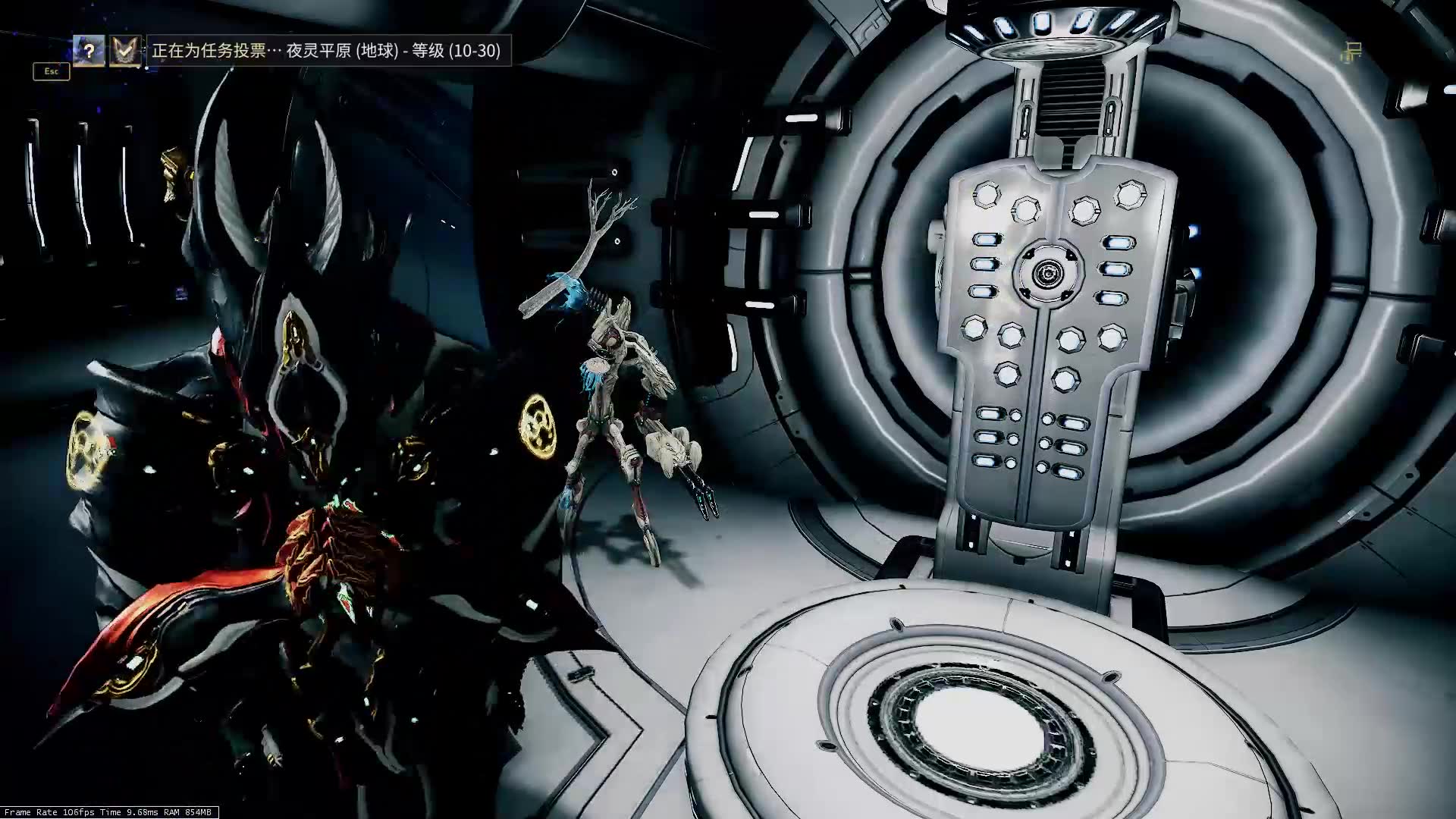Select the squad avatar with checkmark
The width and height of the screenshot is (1456, 819).
[124, 51]
